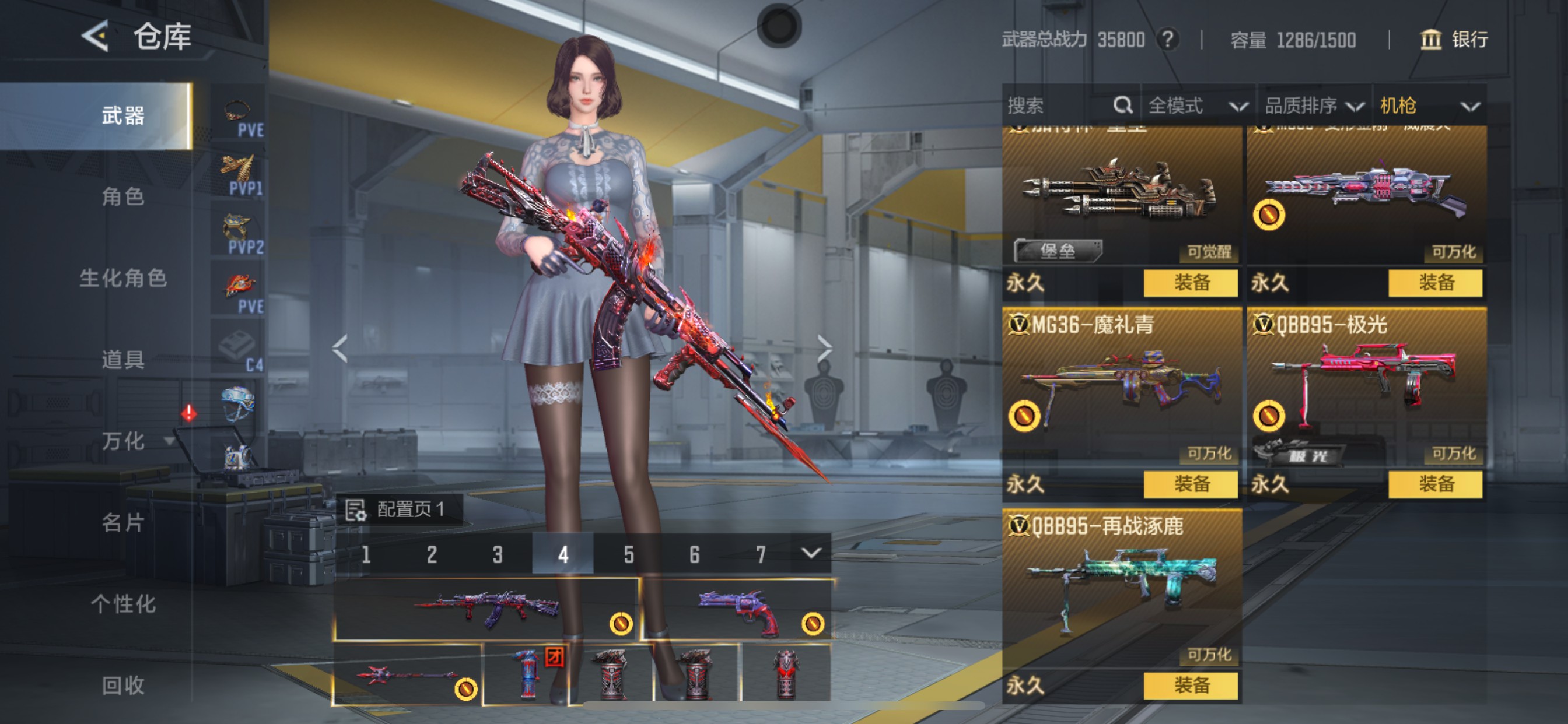Switch to the 生化角色 tab

[x=123, y=278]
